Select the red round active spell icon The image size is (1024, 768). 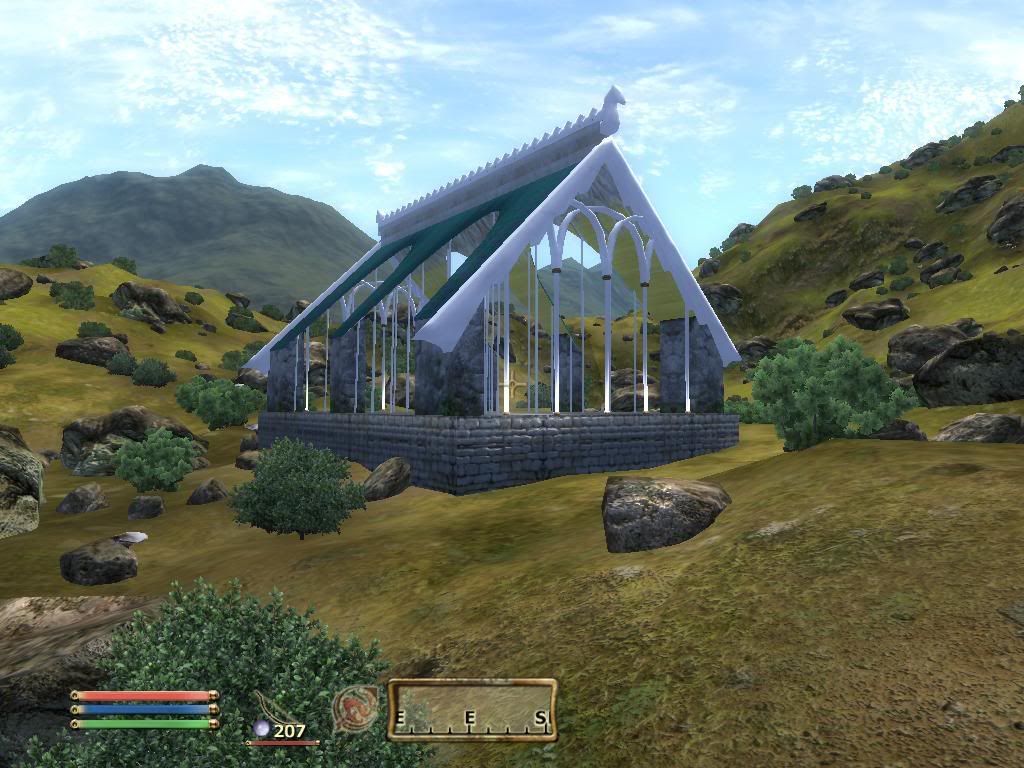355,708
